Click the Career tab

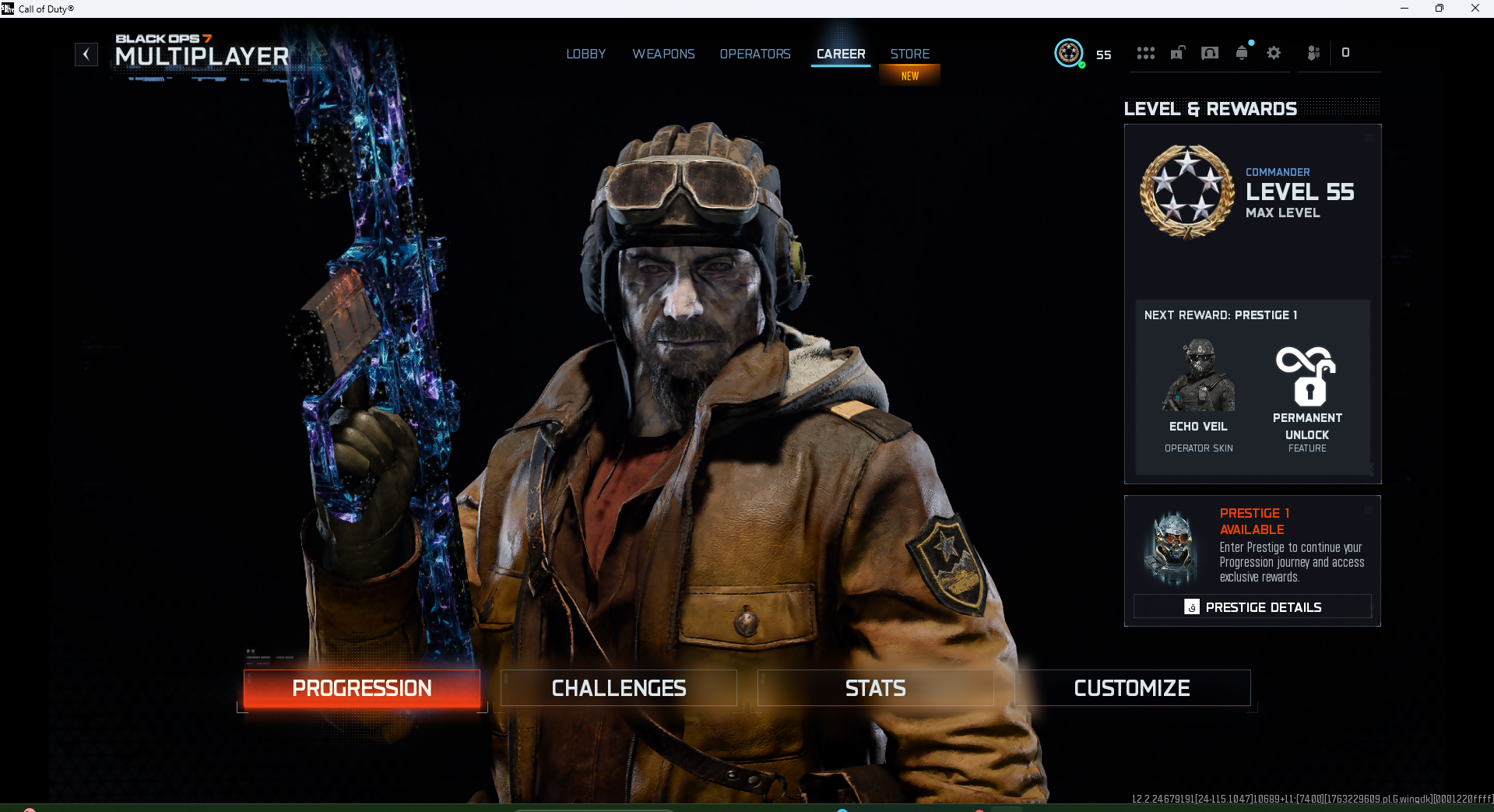point(841,54)
